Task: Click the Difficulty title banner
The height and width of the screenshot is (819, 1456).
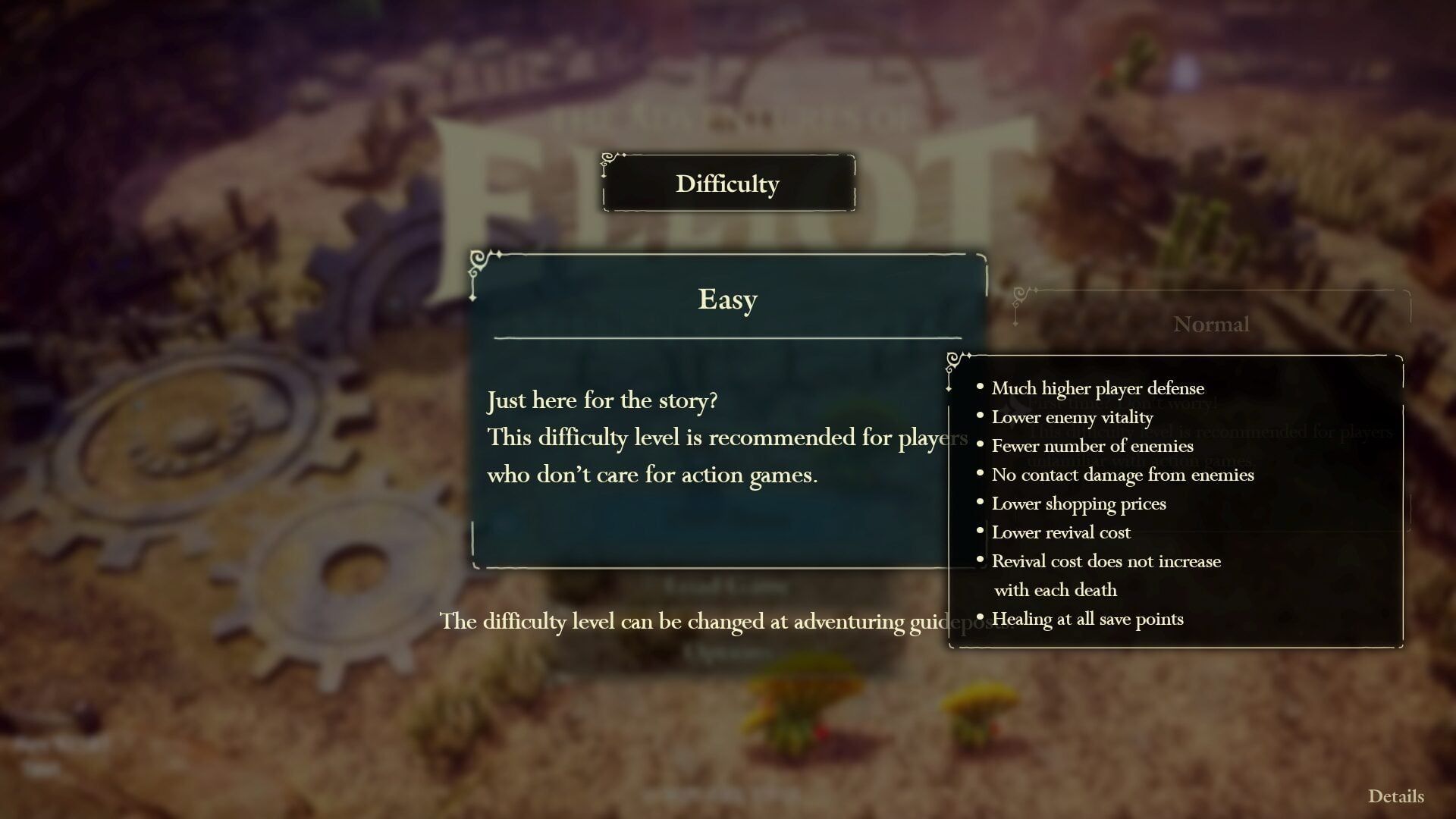Action: point(727,183)
